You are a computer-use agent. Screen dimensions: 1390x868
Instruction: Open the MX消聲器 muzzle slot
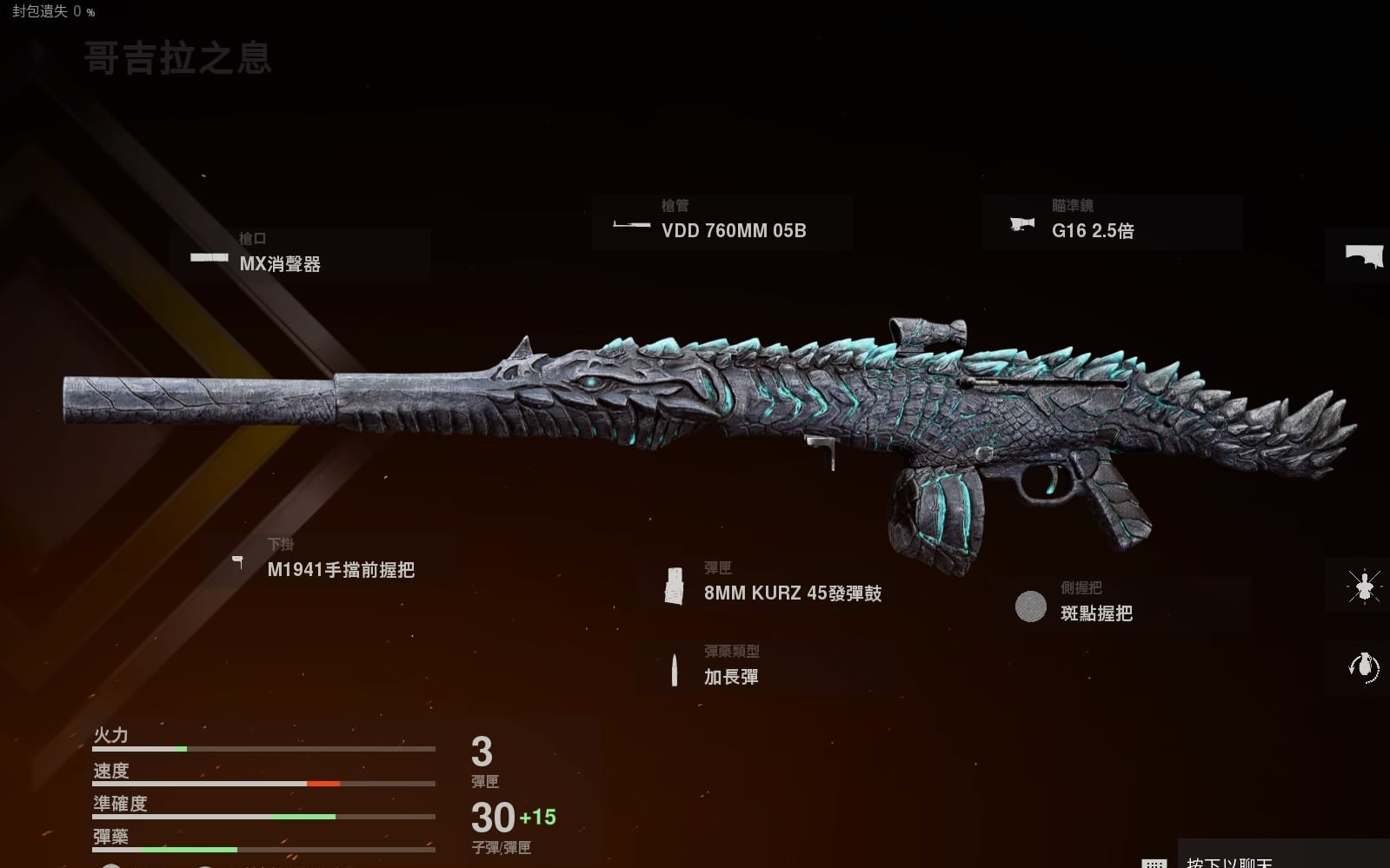(x=299, y=255)
